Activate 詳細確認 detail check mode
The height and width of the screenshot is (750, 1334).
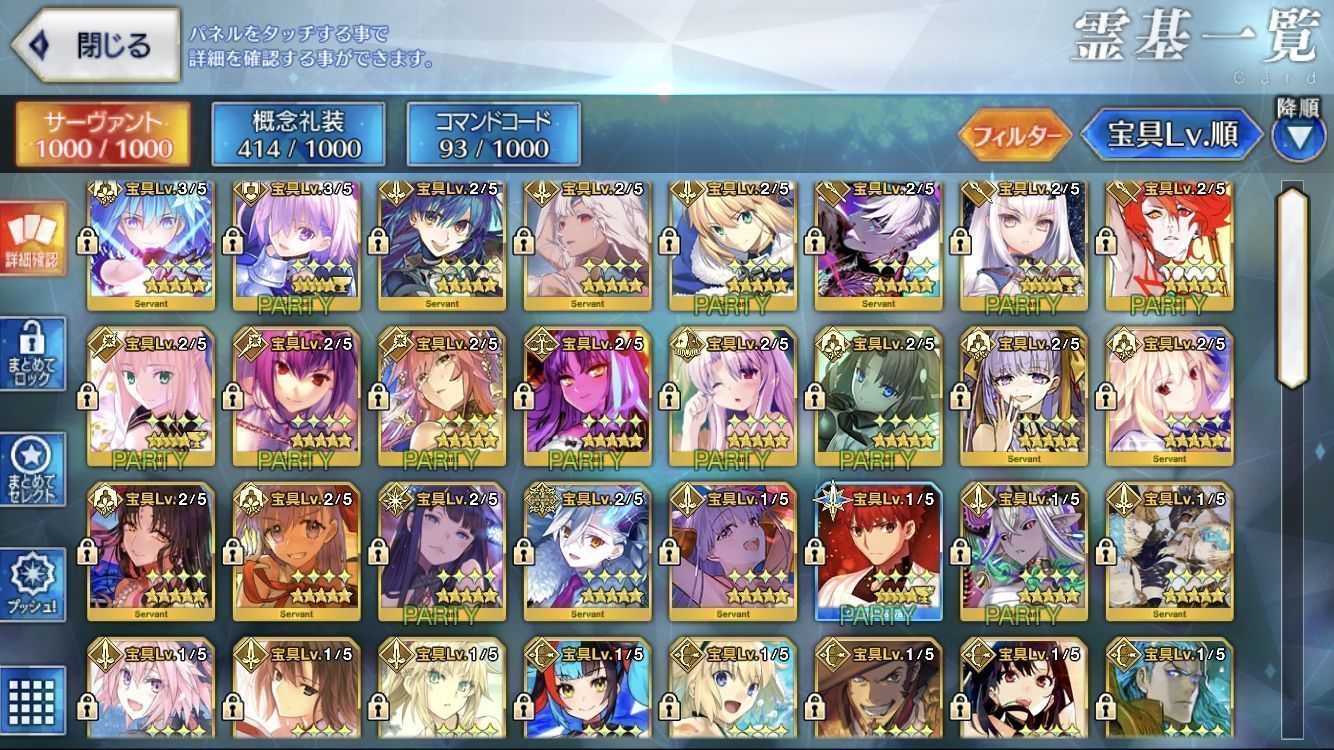click(33, 240)
